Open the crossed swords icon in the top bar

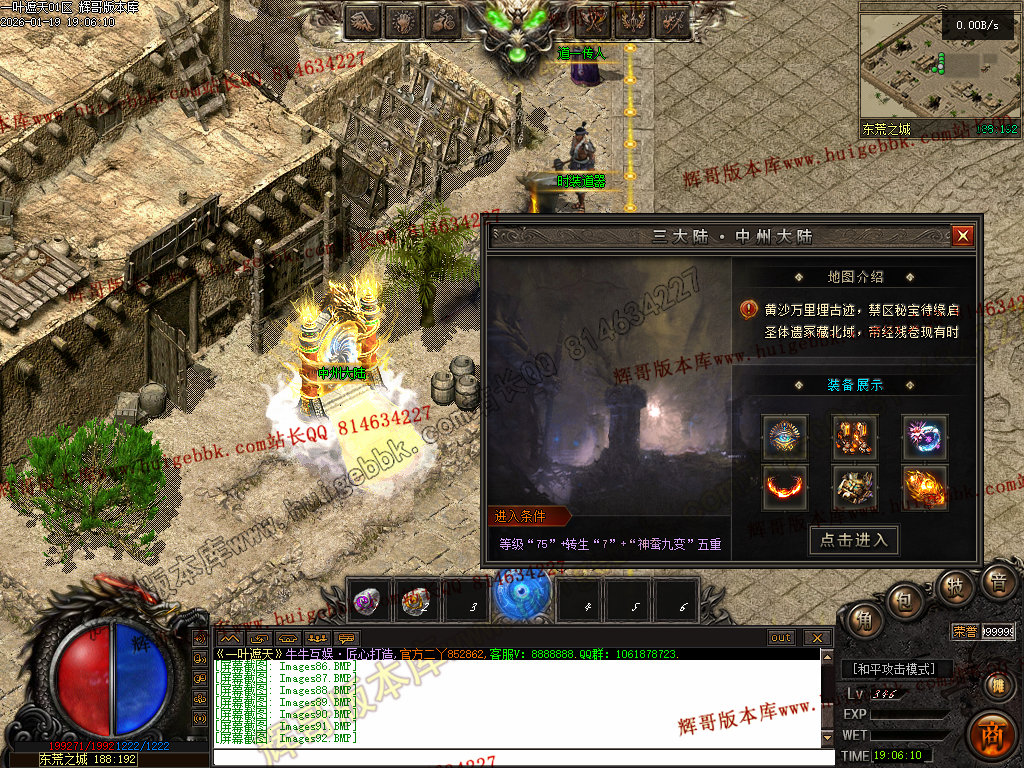593,21
